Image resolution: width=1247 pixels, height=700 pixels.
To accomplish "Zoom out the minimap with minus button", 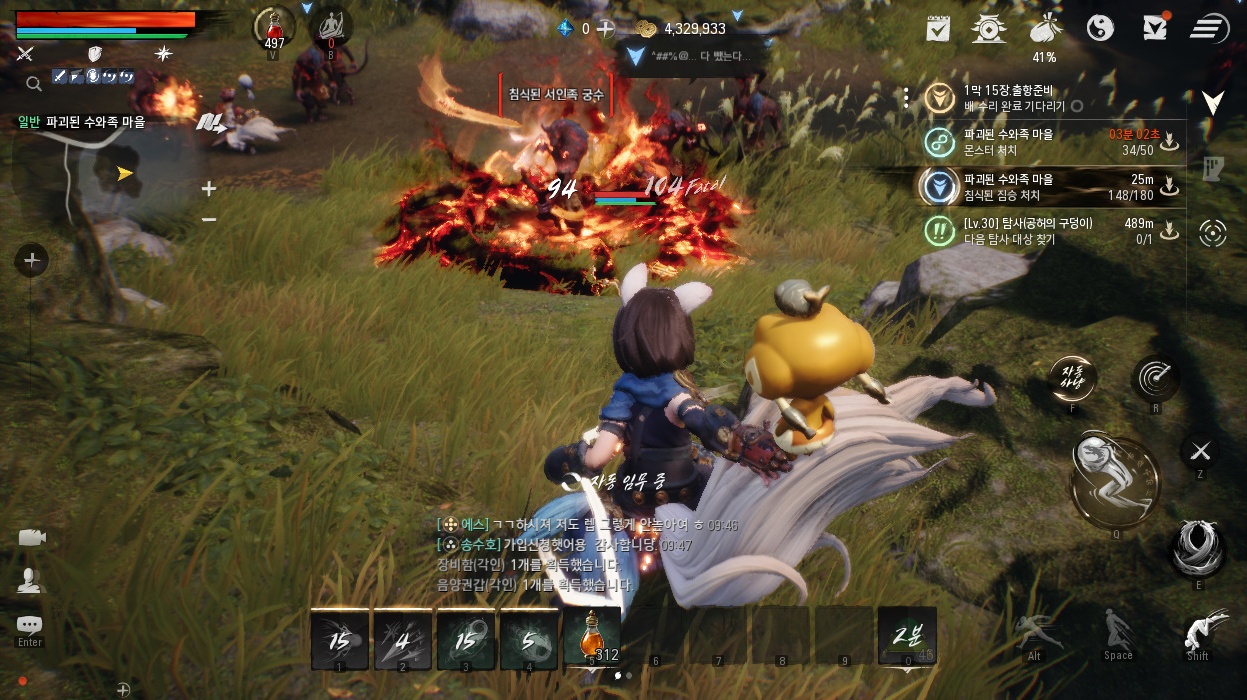I will (x=209, y=219).
